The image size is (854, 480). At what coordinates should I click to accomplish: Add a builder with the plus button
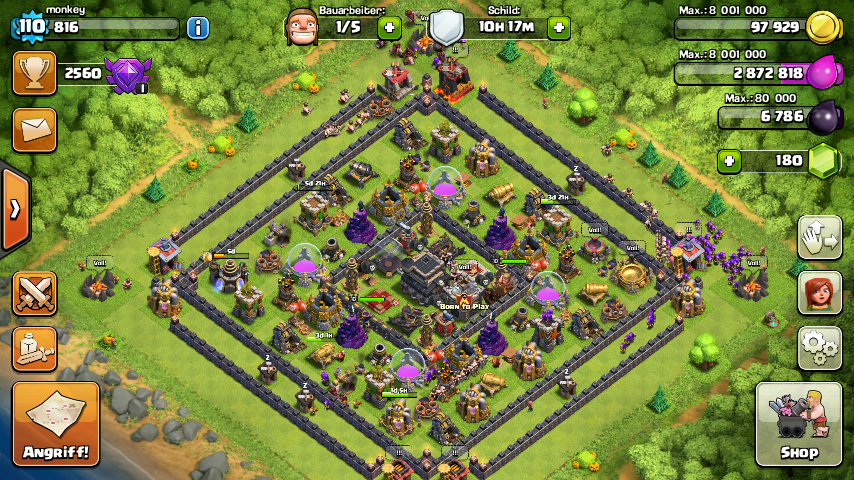pos(389,28)
